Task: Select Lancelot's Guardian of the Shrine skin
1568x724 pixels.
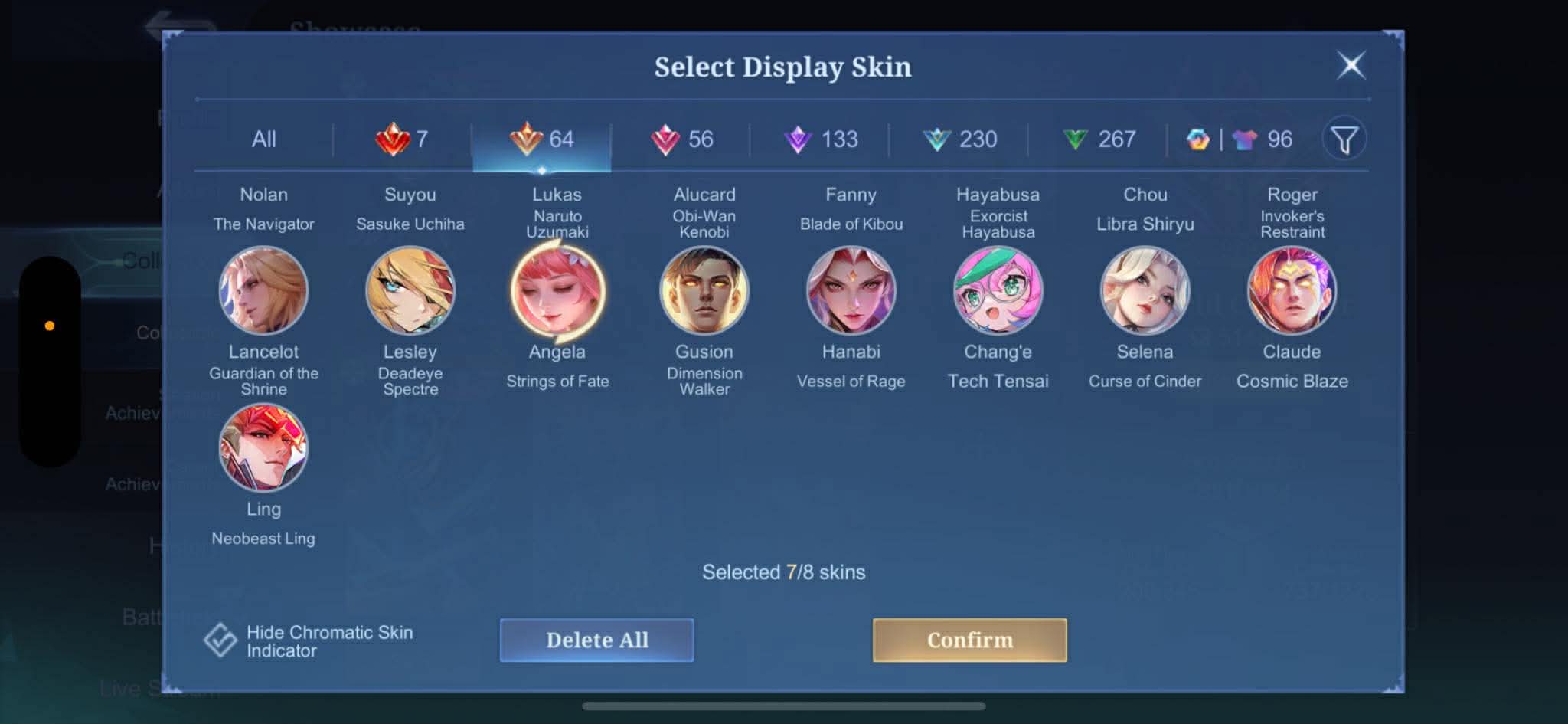Action: coord(263,290)
